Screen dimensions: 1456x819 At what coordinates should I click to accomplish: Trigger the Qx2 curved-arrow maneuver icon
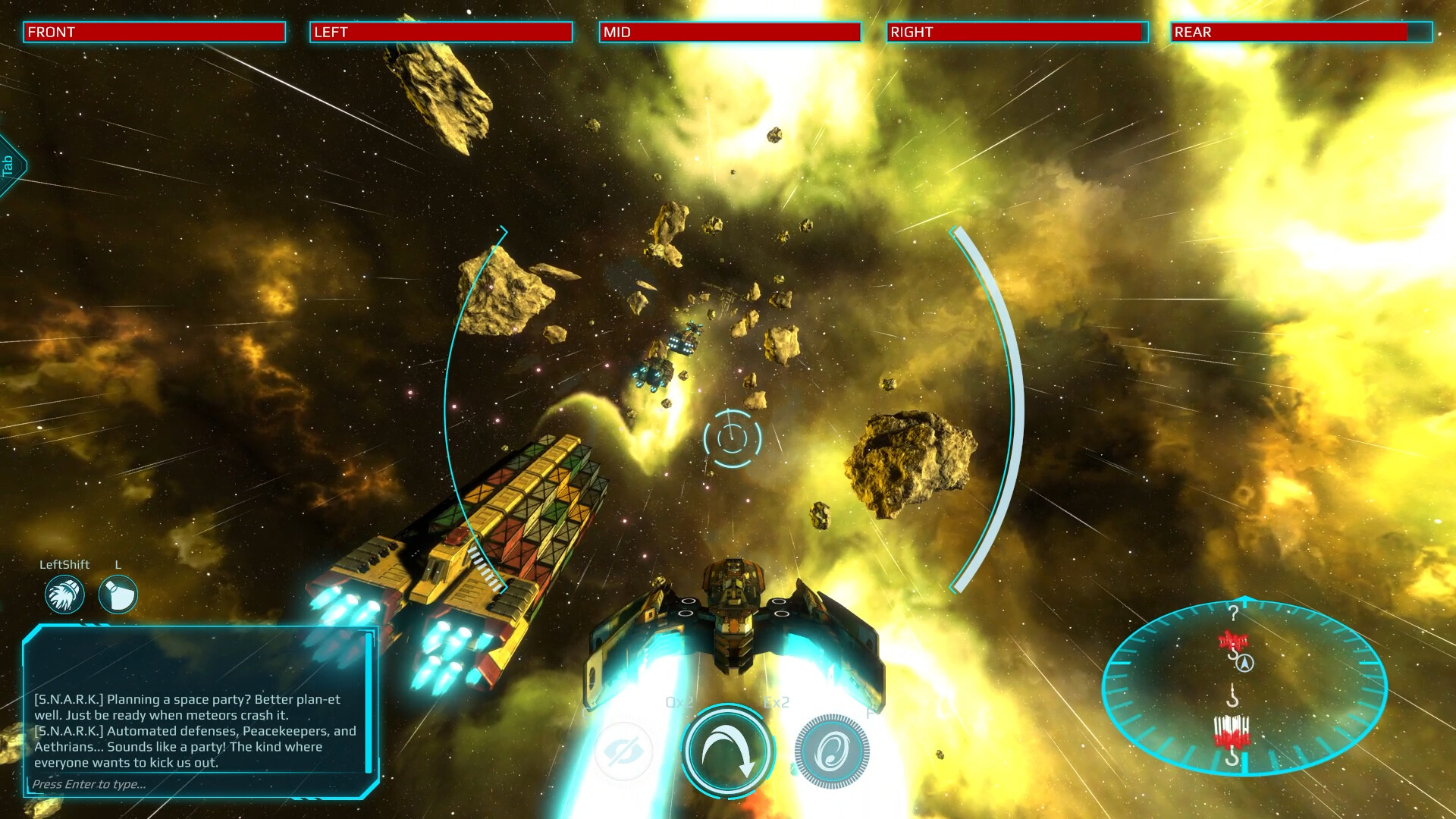click(726, 752)
